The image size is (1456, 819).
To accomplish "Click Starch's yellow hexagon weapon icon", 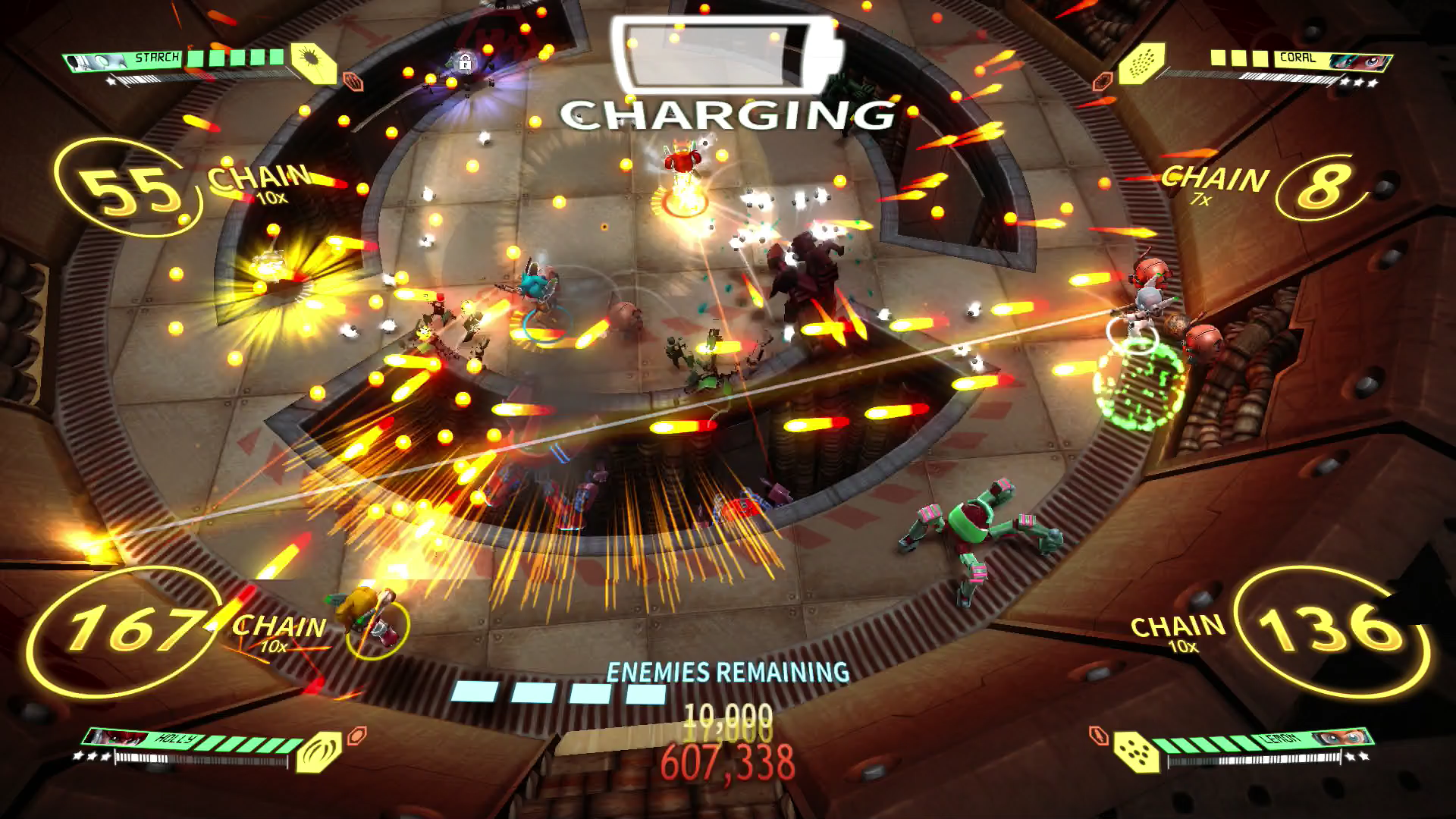I will pos(314,63).
